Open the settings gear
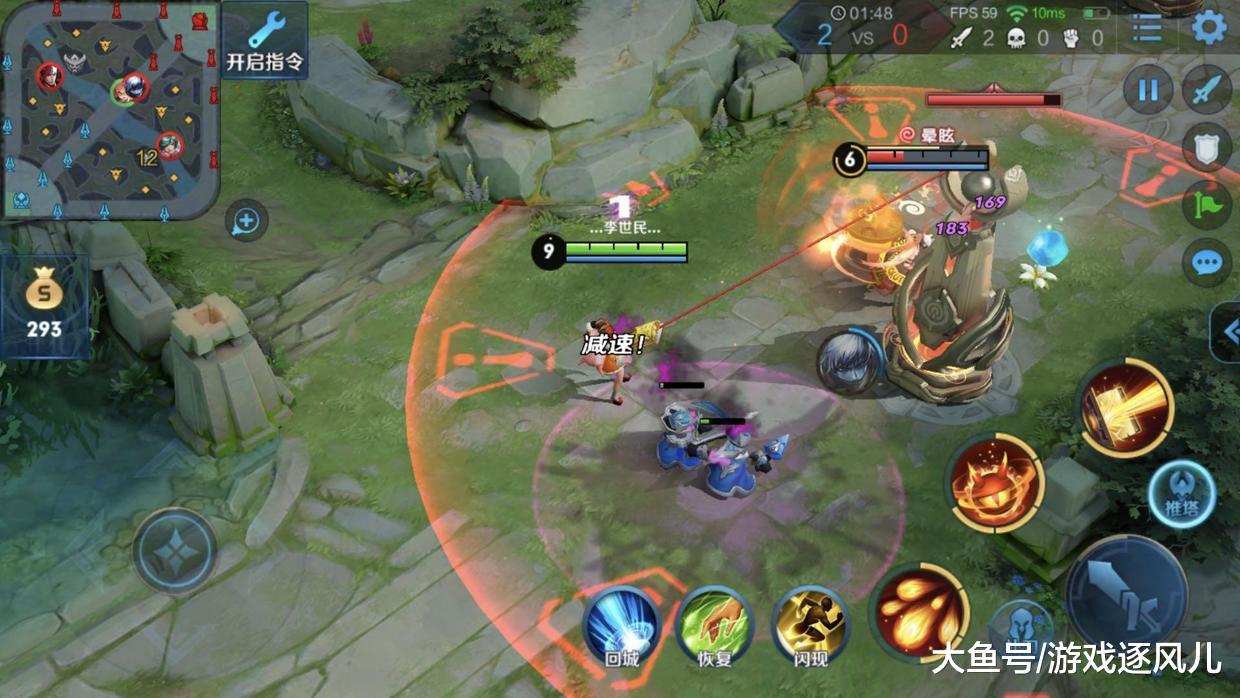This screenshot has height=698, width=1240. (x=1209, y=27)
